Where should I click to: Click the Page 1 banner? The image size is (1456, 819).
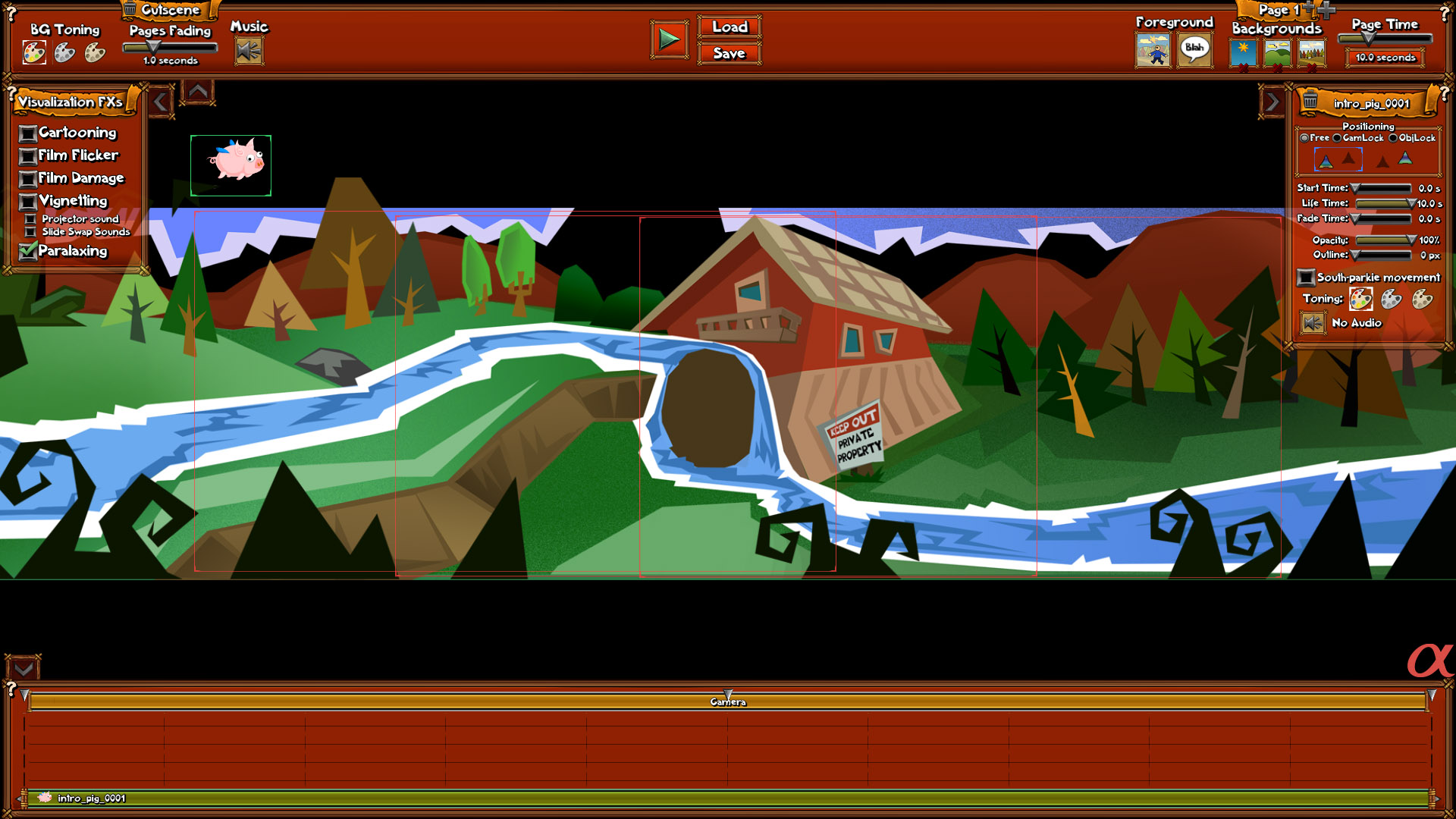click(x=1276, y=11)
